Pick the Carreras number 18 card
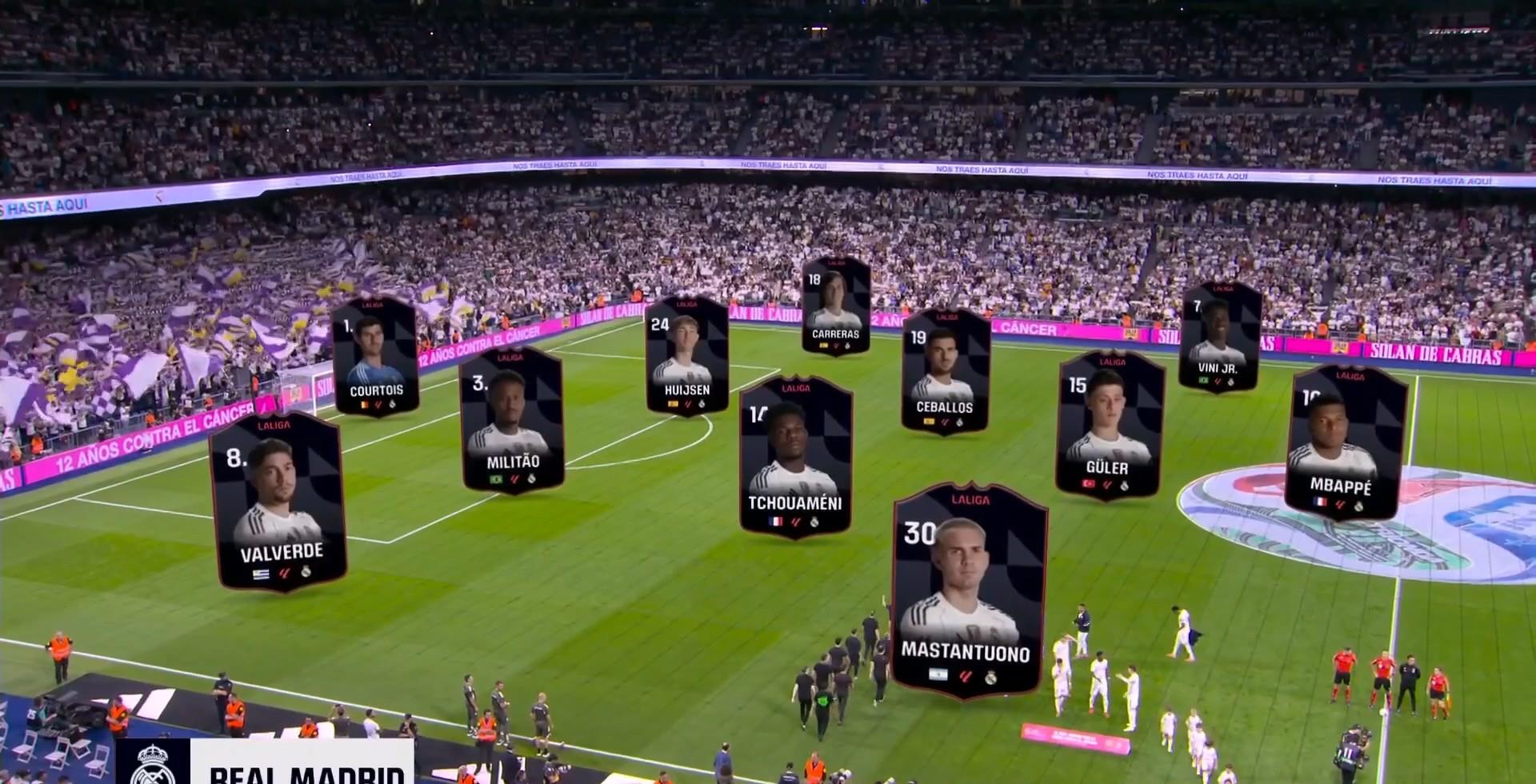 836,306
